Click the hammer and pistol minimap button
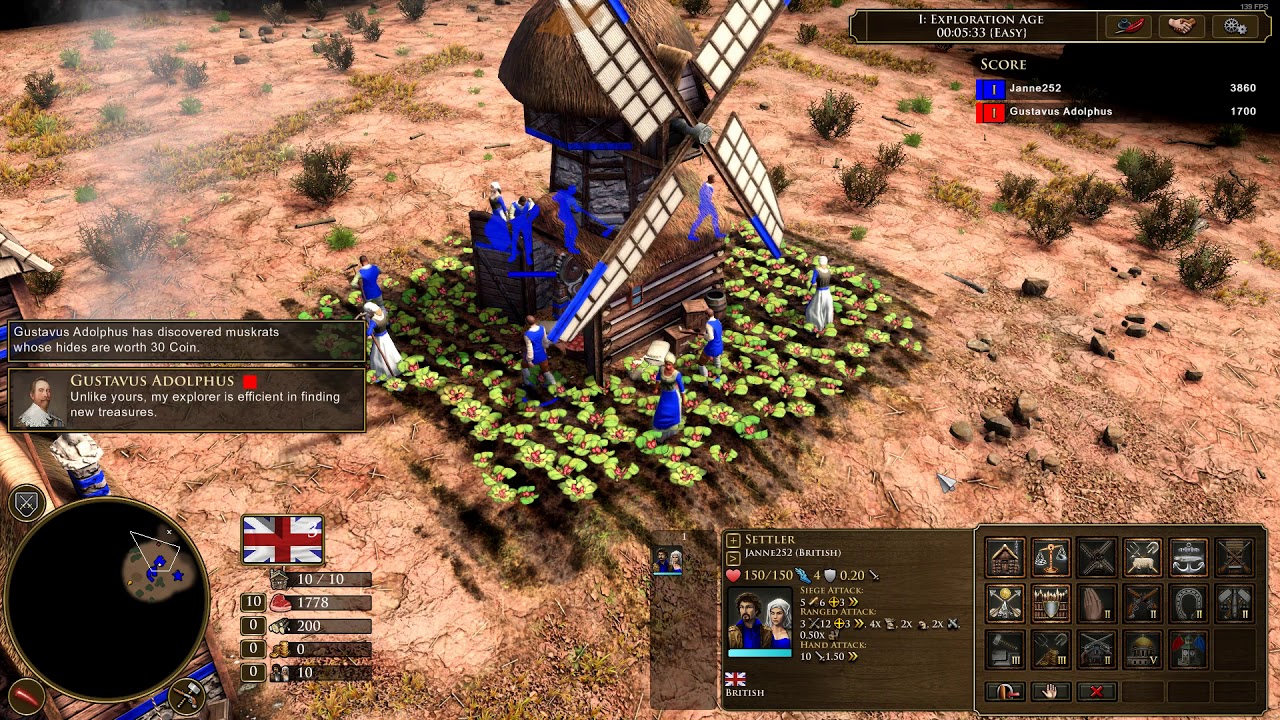This screenshot has height=720, width=1280. click(x=187, y=695)
